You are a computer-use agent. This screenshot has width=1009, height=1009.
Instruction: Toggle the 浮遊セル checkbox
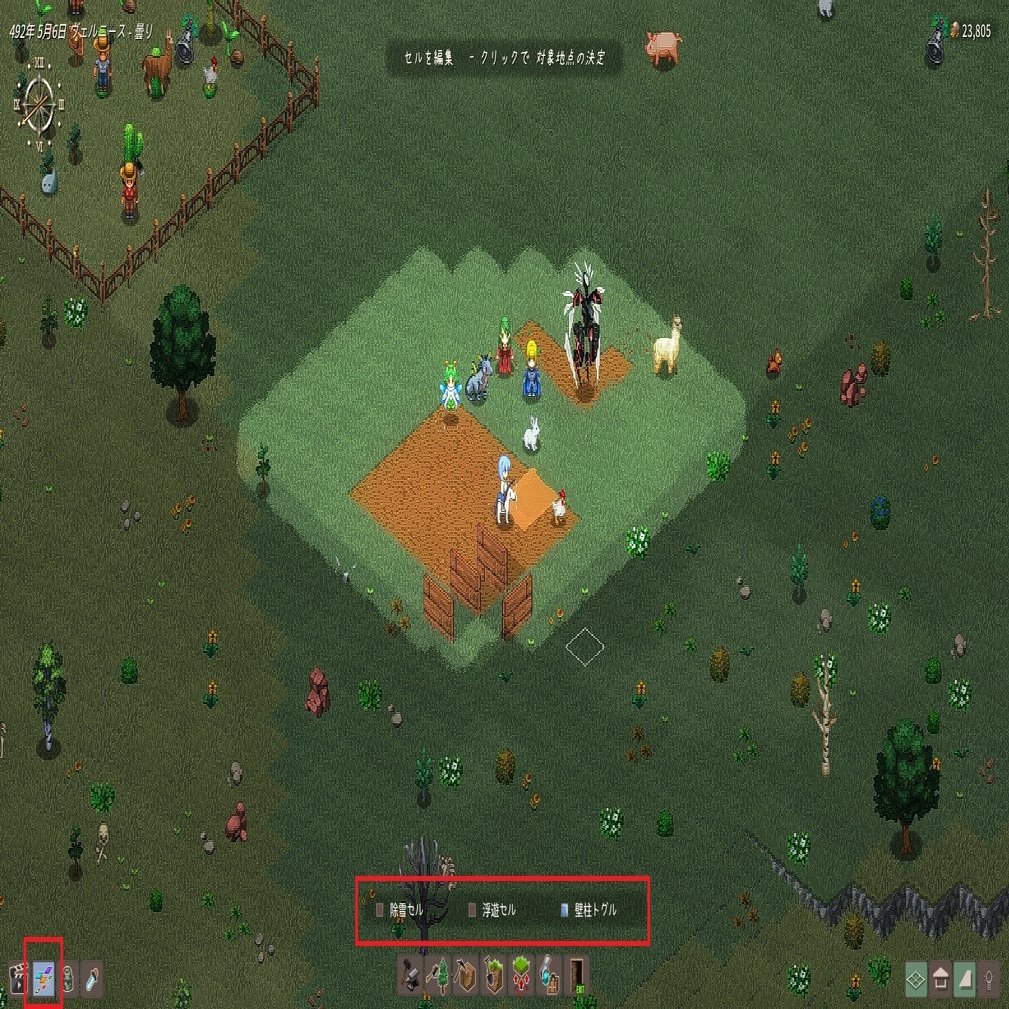coord(472,911)
